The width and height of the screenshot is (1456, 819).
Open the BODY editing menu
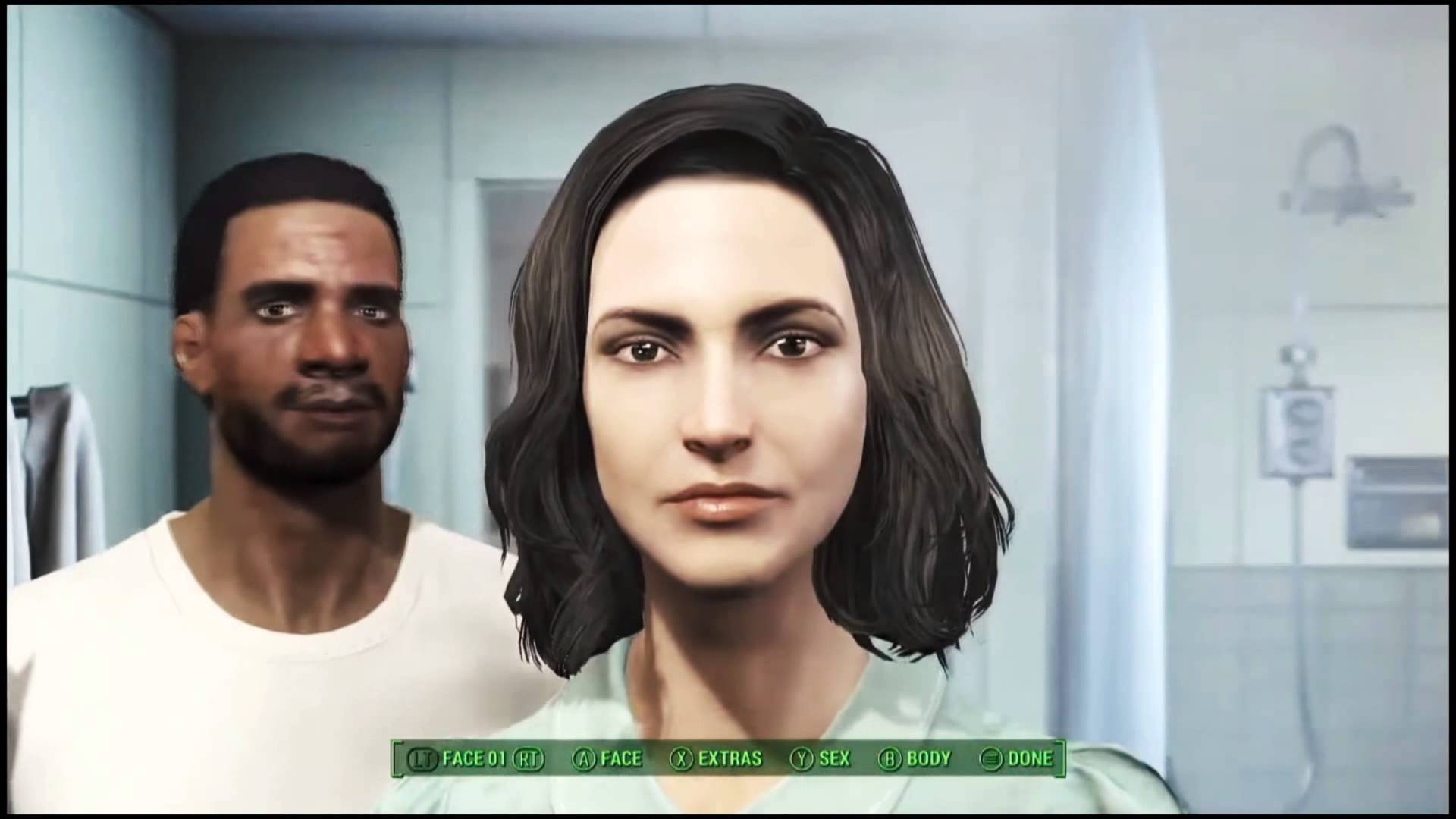(929, 758)
